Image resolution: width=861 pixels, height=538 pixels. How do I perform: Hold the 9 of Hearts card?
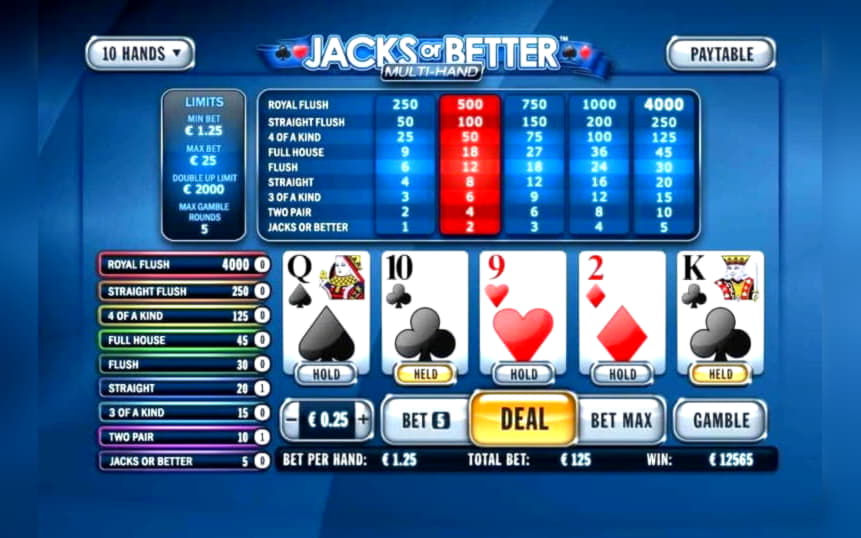pos(523,375)
